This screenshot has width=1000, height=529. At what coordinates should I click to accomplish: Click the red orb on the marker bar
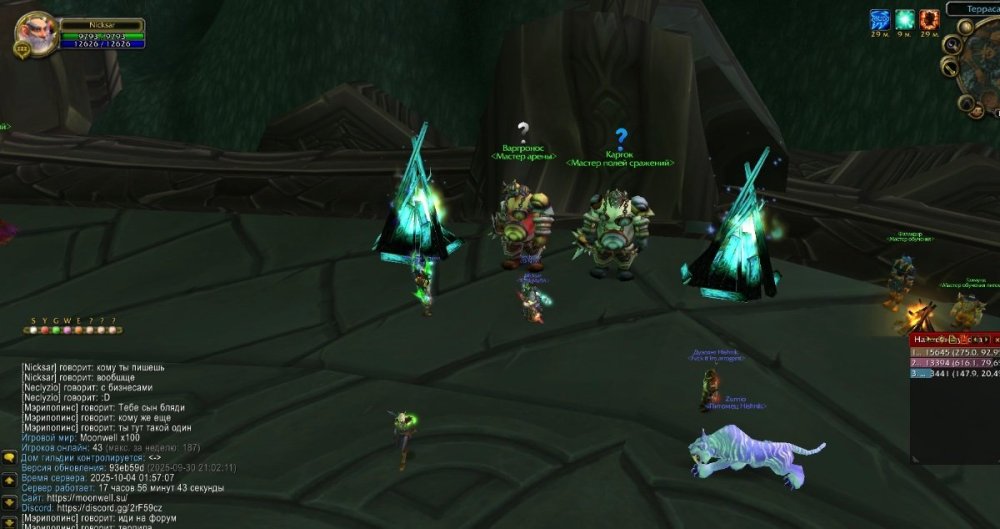(44, 330)
